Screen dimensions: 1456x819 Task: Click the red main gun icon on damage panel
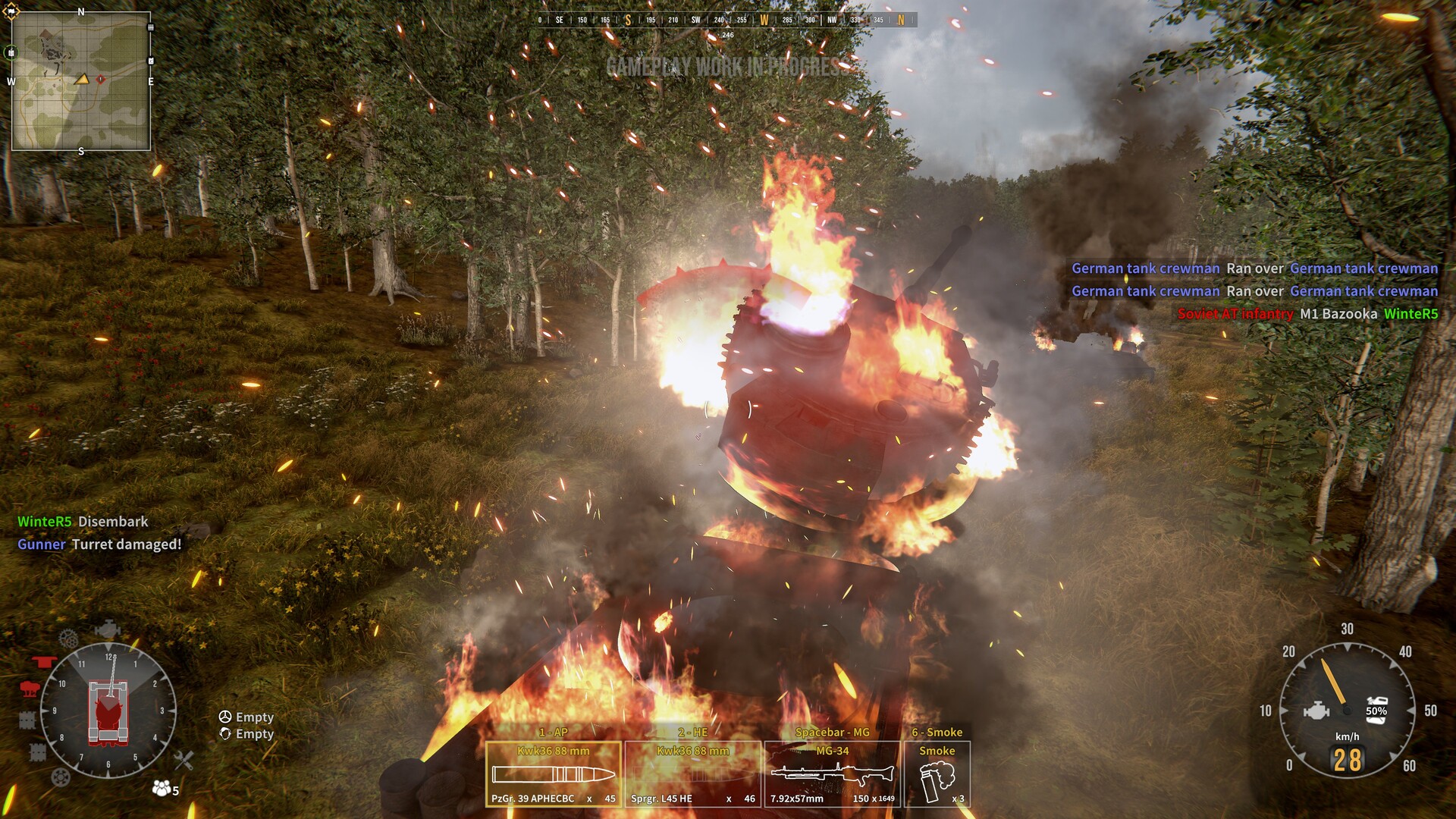click(x=44, y=661)
